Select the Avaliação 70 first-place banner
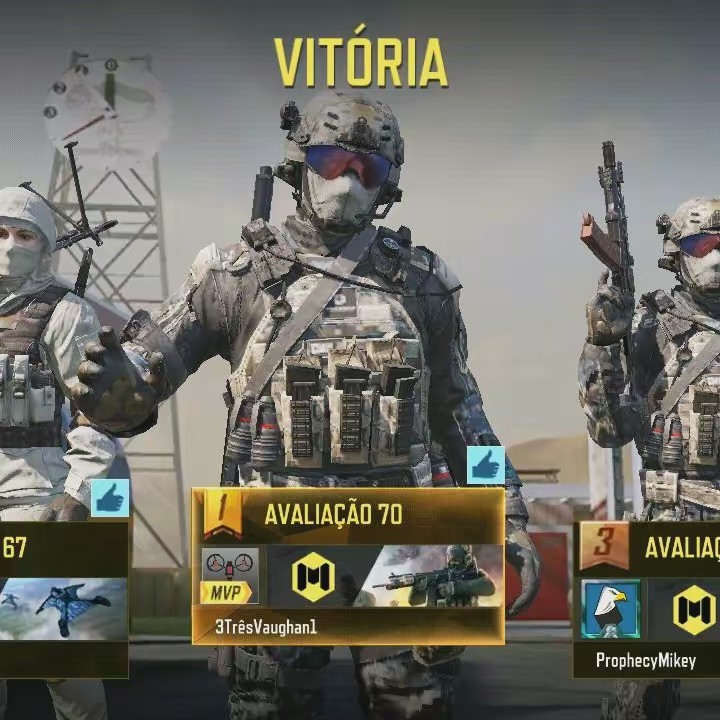Image resolution: width=720 pixels, height=720 pixels. coord(348,515)
